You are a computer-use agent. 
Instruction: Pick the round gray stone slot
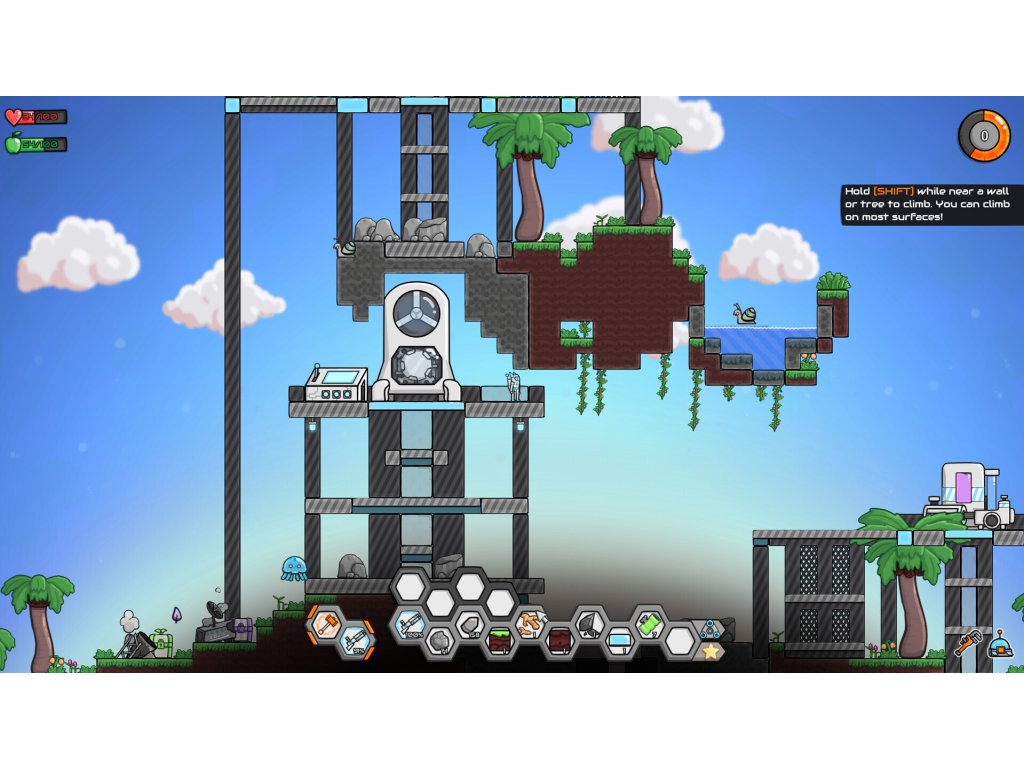(x=439, y=641)
